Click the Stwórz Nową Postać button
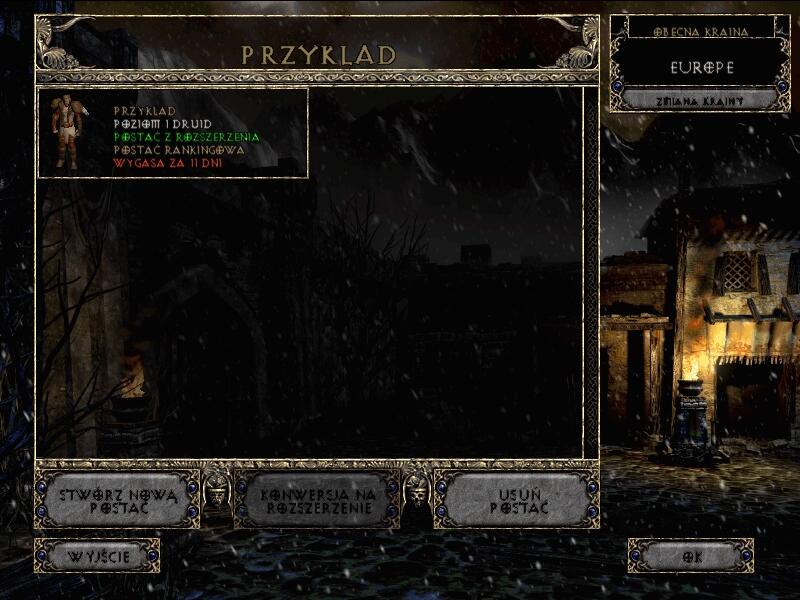 (118, 500)
